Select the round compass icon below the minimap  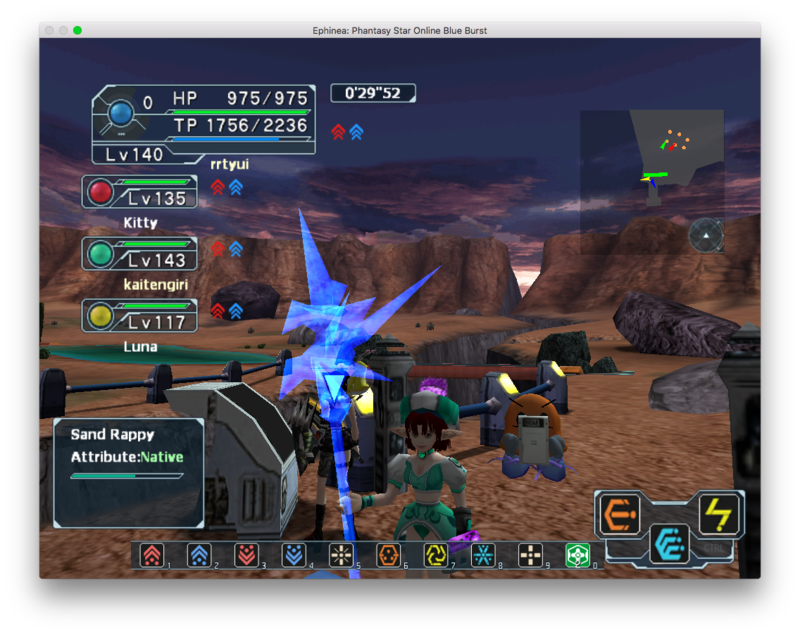706,235
